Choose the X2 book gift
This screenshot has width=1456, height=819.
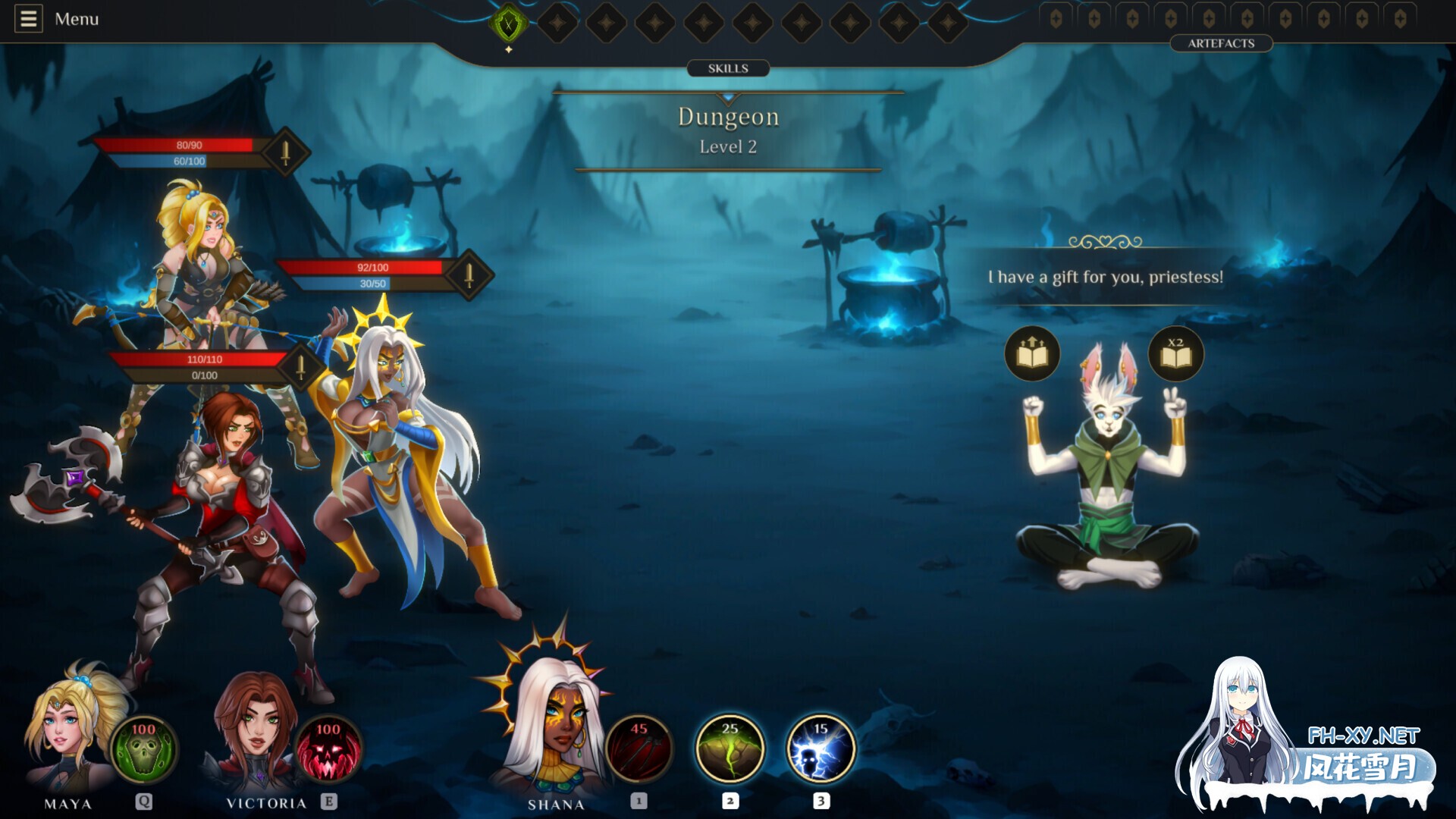tap(1175, 353)
